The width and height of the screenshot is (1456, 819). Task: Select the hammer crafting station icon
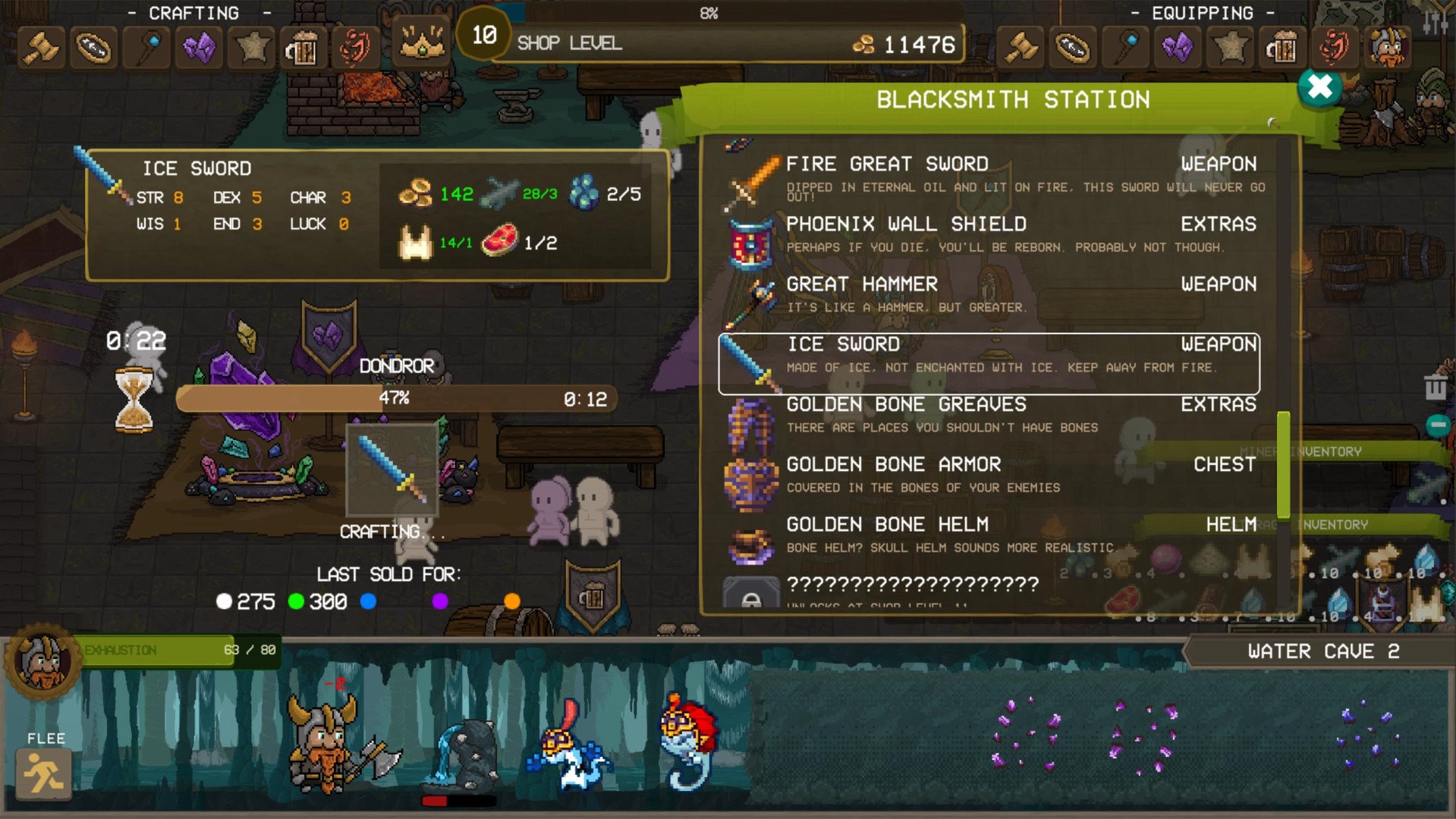click(x=41, y=47)
